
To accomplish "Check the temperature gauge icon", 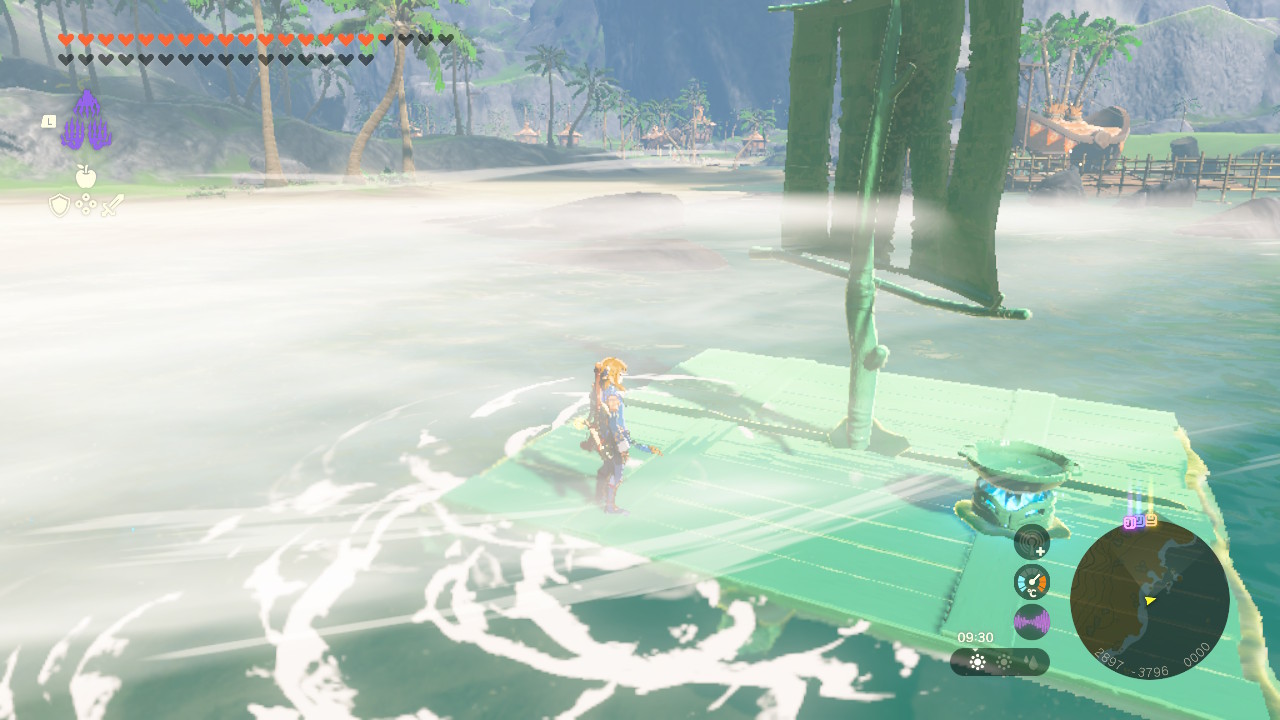I will pyautogui.click(x=1031, y=582).
